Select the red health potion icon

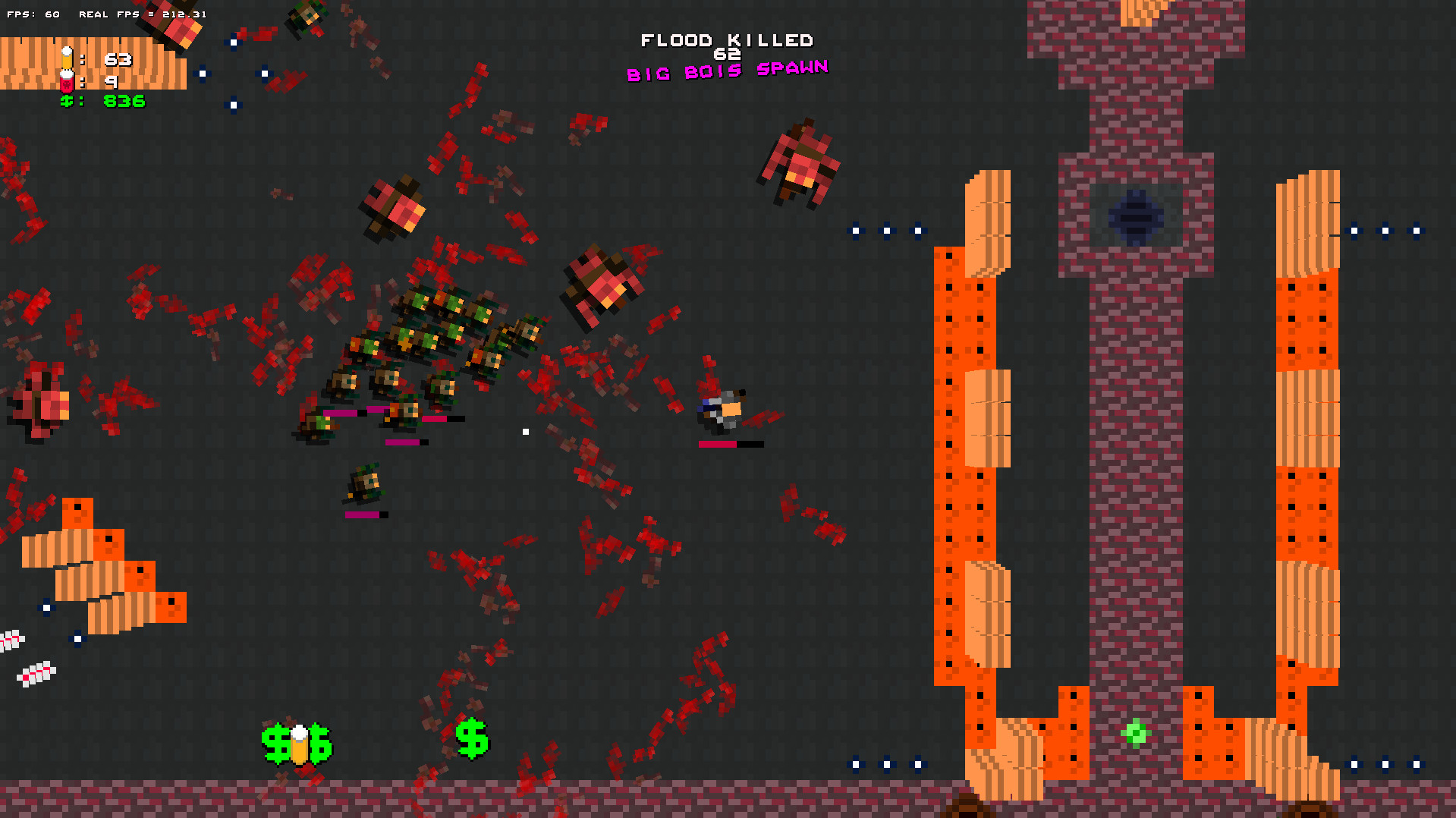tap(67, 82)
